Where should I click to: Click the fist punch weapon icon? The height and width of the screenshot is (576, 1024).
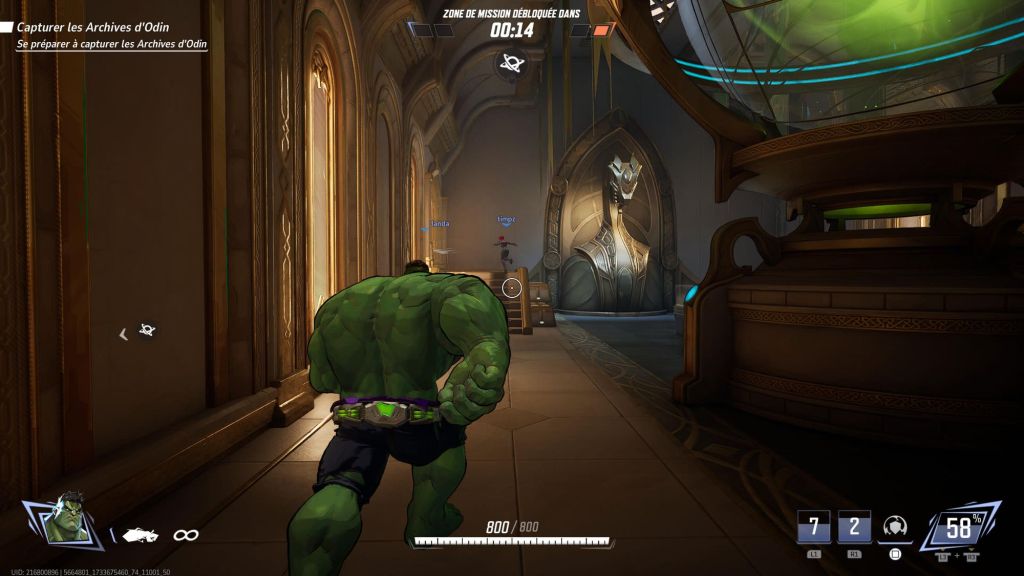click(x=140, y=535)
